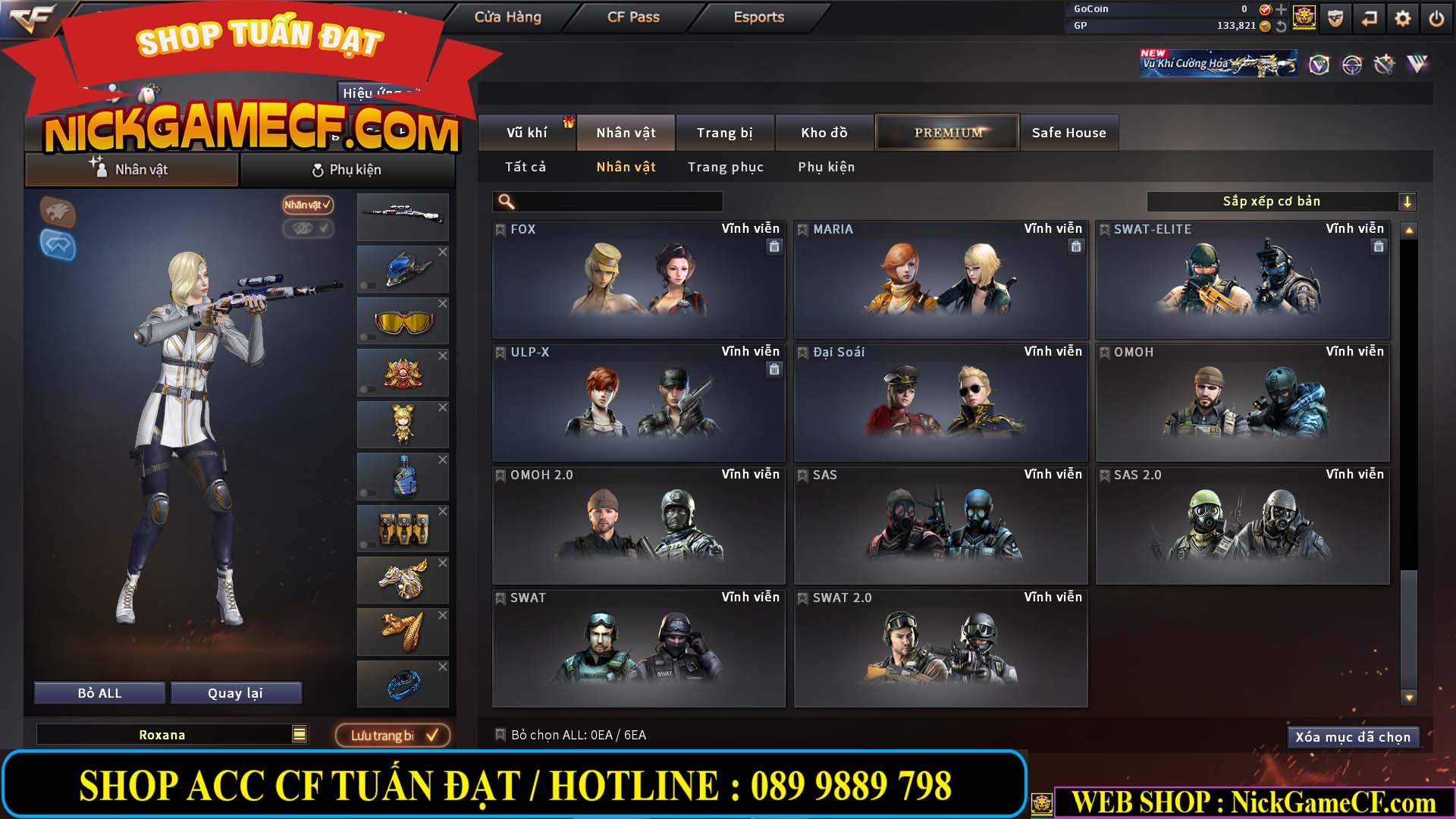This screenshot has height=819, width=1456.
Task: Click the shield badge icon beside the settings gear
Action: (1334, 18)
